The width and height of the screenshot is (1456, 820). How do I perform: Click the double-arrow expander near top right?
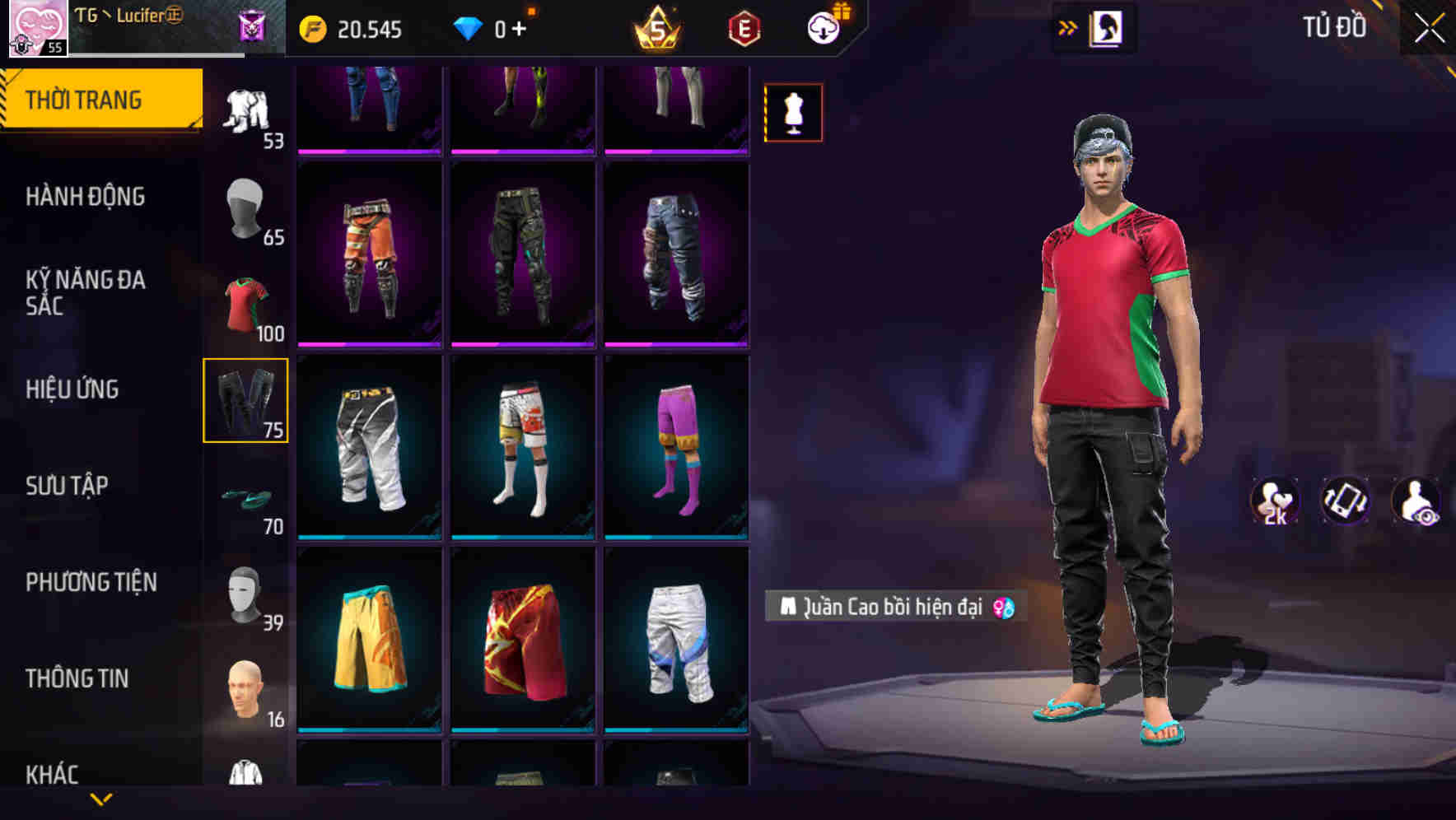[x=1068, y=27]
